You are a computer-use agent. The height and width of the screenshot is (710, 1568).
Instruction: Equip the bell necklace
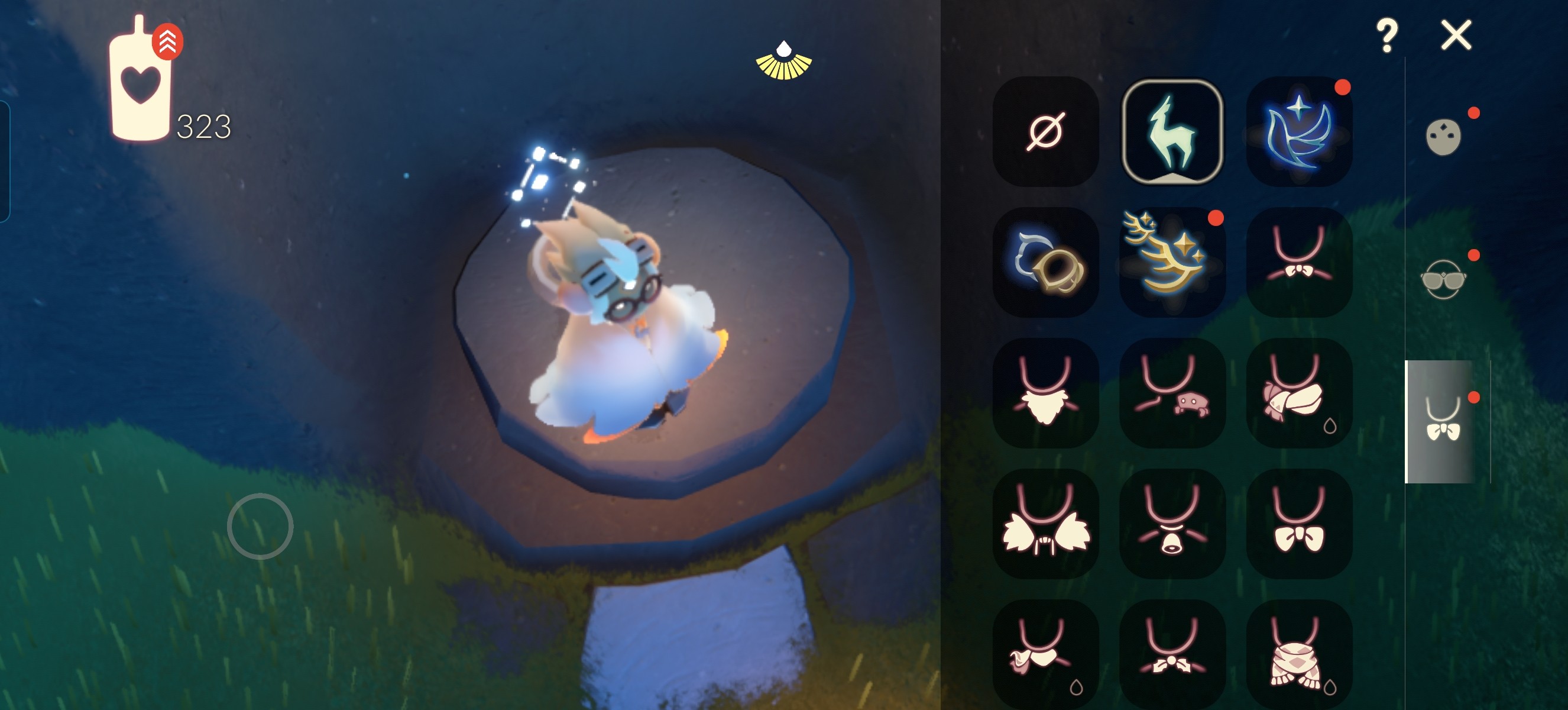(x=1172, y=524)
